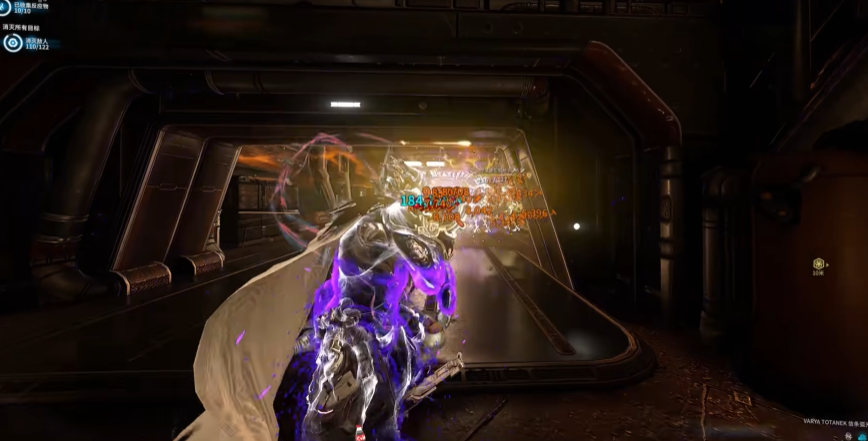Click the collected reactants objective tracker
Screen dimensions: 868x441
coord(27,7)
